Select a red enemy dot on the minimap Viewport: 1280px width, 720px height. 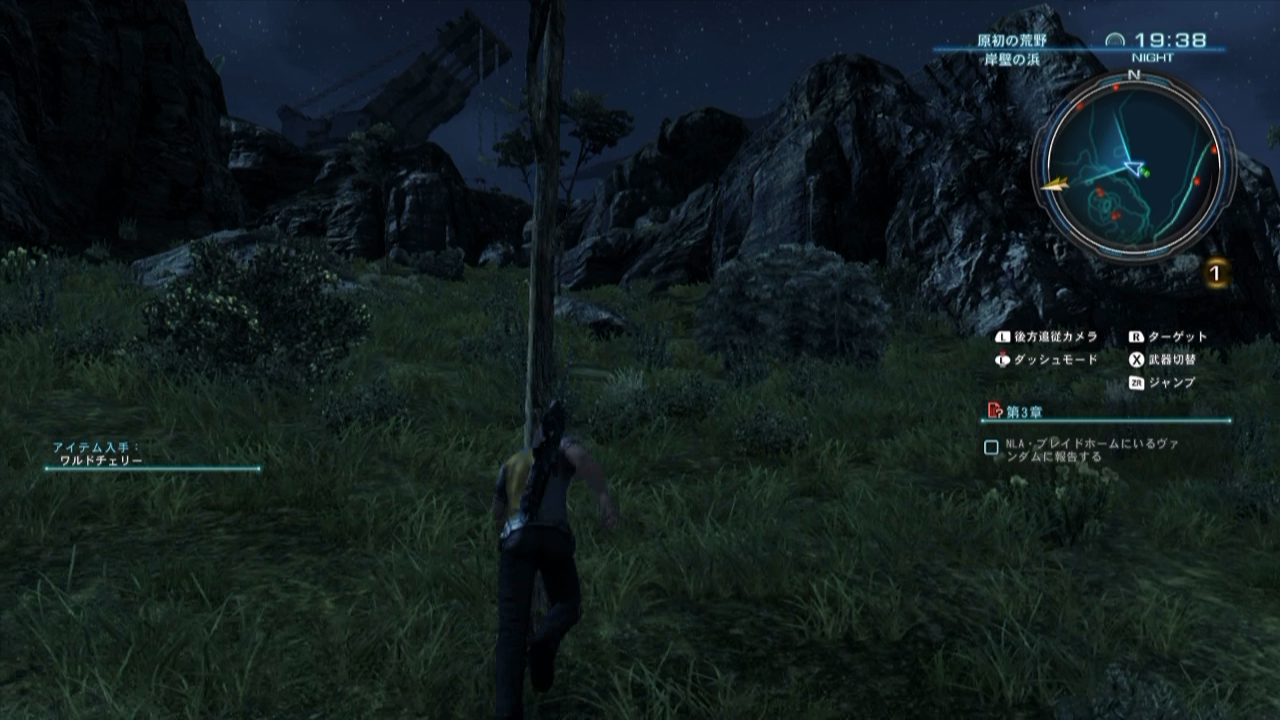point(1213,148)
